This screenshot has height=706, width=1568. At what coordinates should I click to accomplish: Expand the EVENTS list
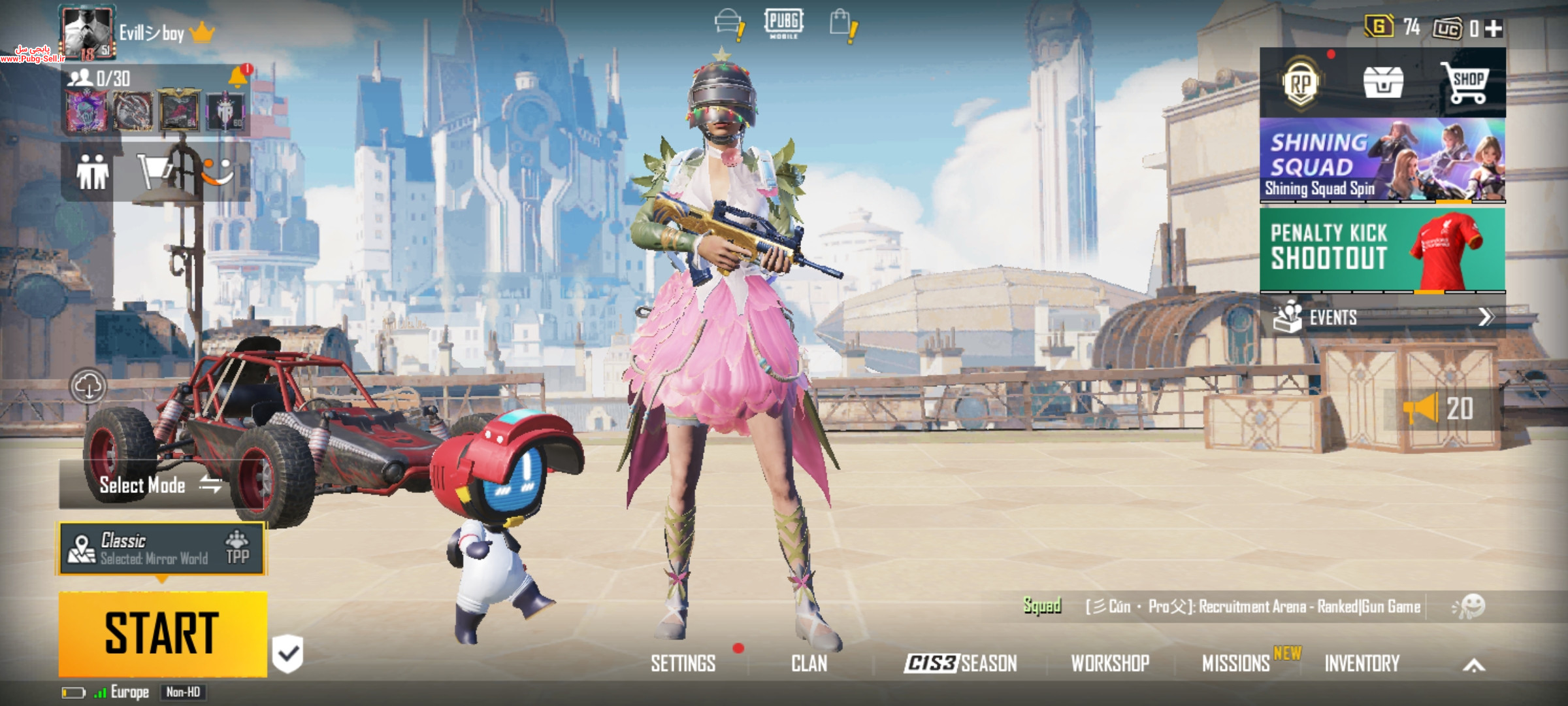click(x=1382, y=318)
